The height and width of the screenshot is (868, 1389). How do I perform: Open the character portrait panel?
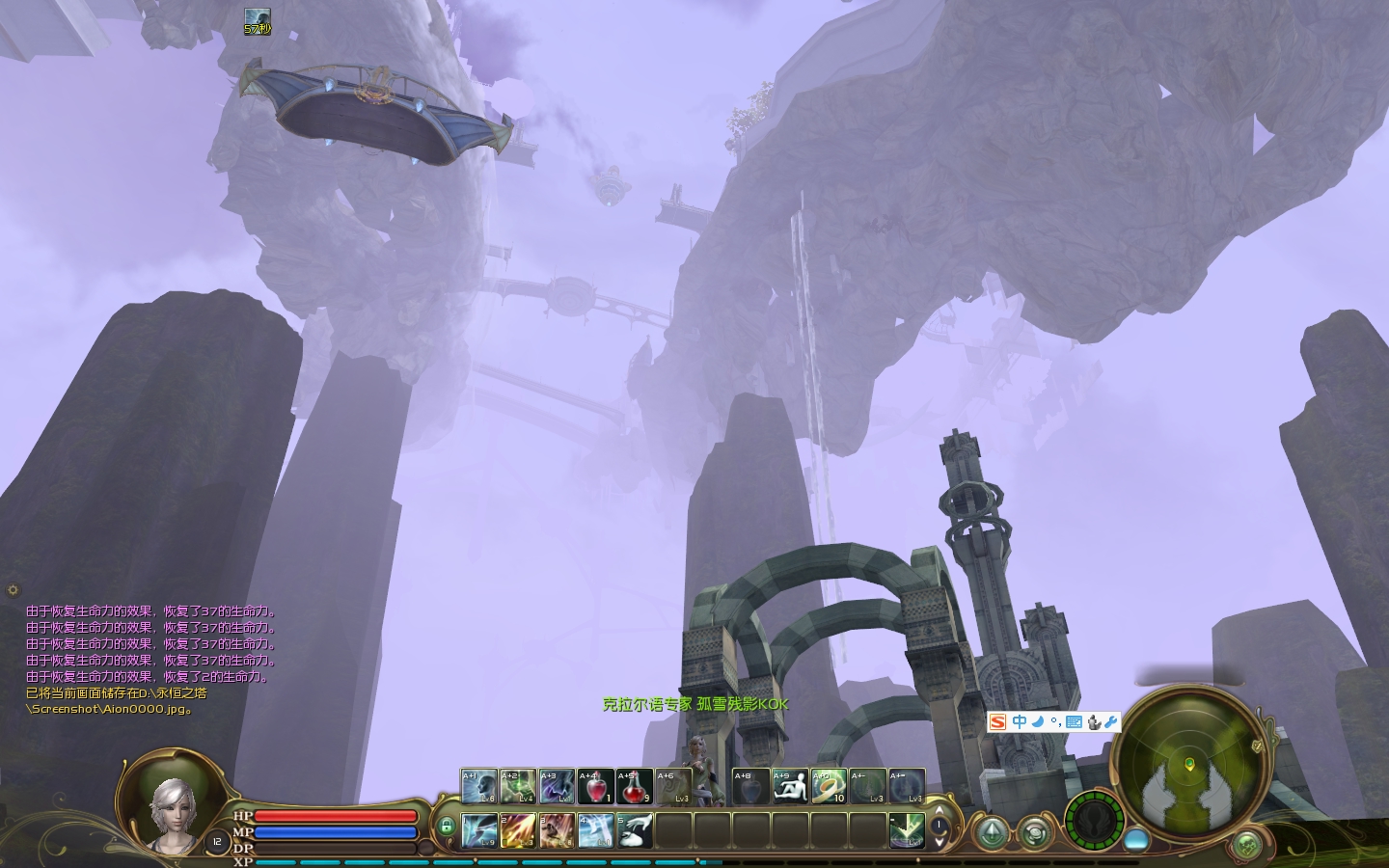click(x=173, y=815)
